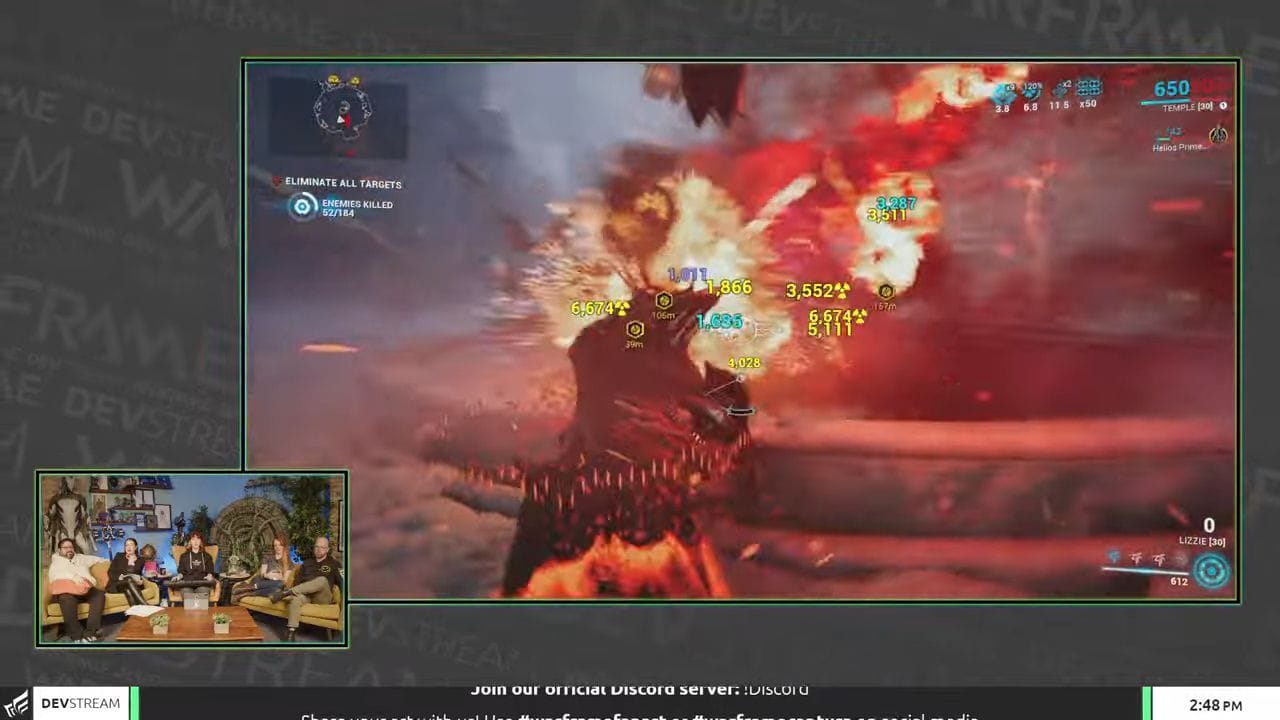This screenshot has width=1280, height=720.
Task: Click the waypoint marker above the left enemy
Action: [664, 300]
